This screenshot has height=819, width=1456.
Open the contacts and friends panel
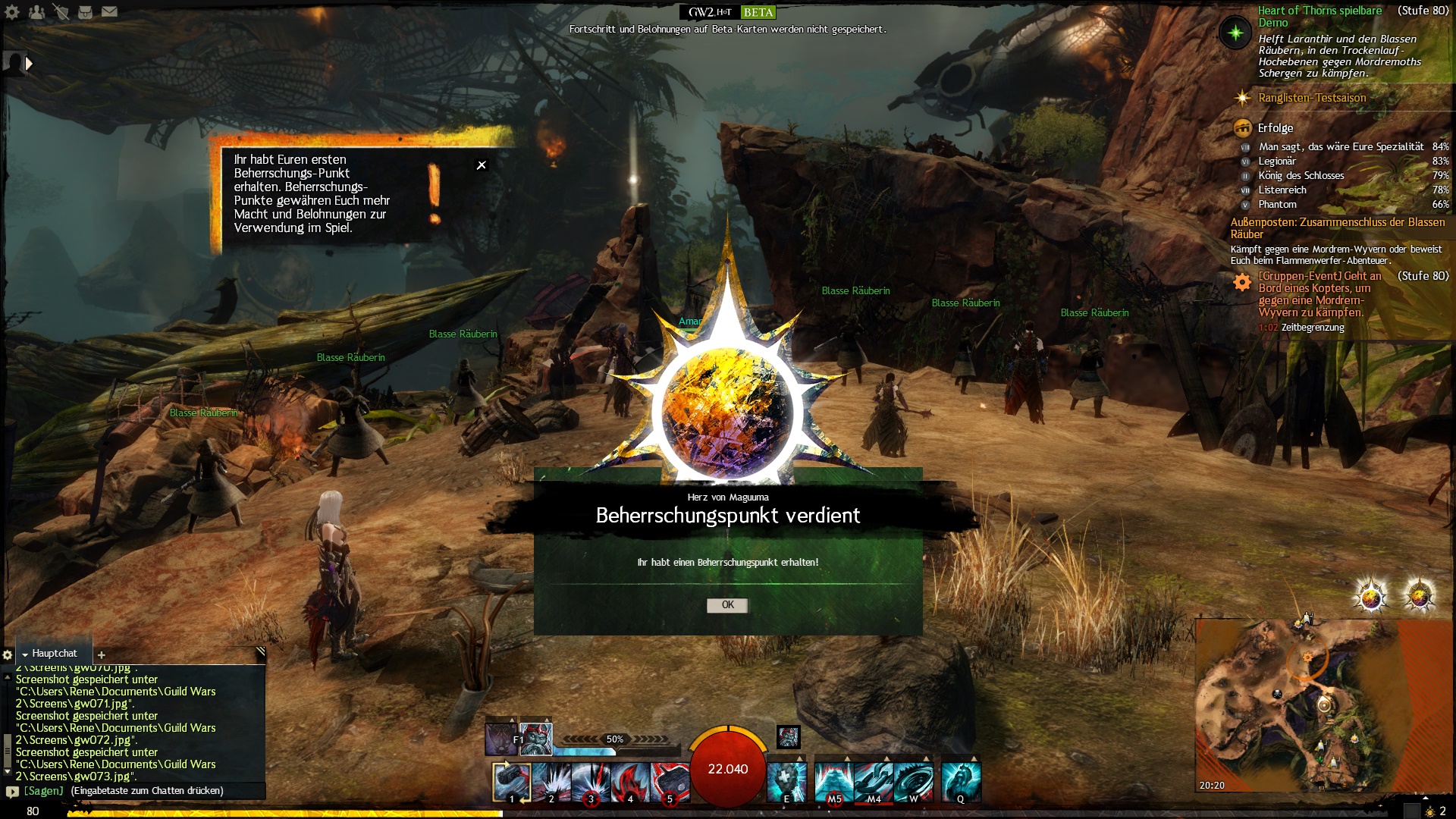coord(36,12)
